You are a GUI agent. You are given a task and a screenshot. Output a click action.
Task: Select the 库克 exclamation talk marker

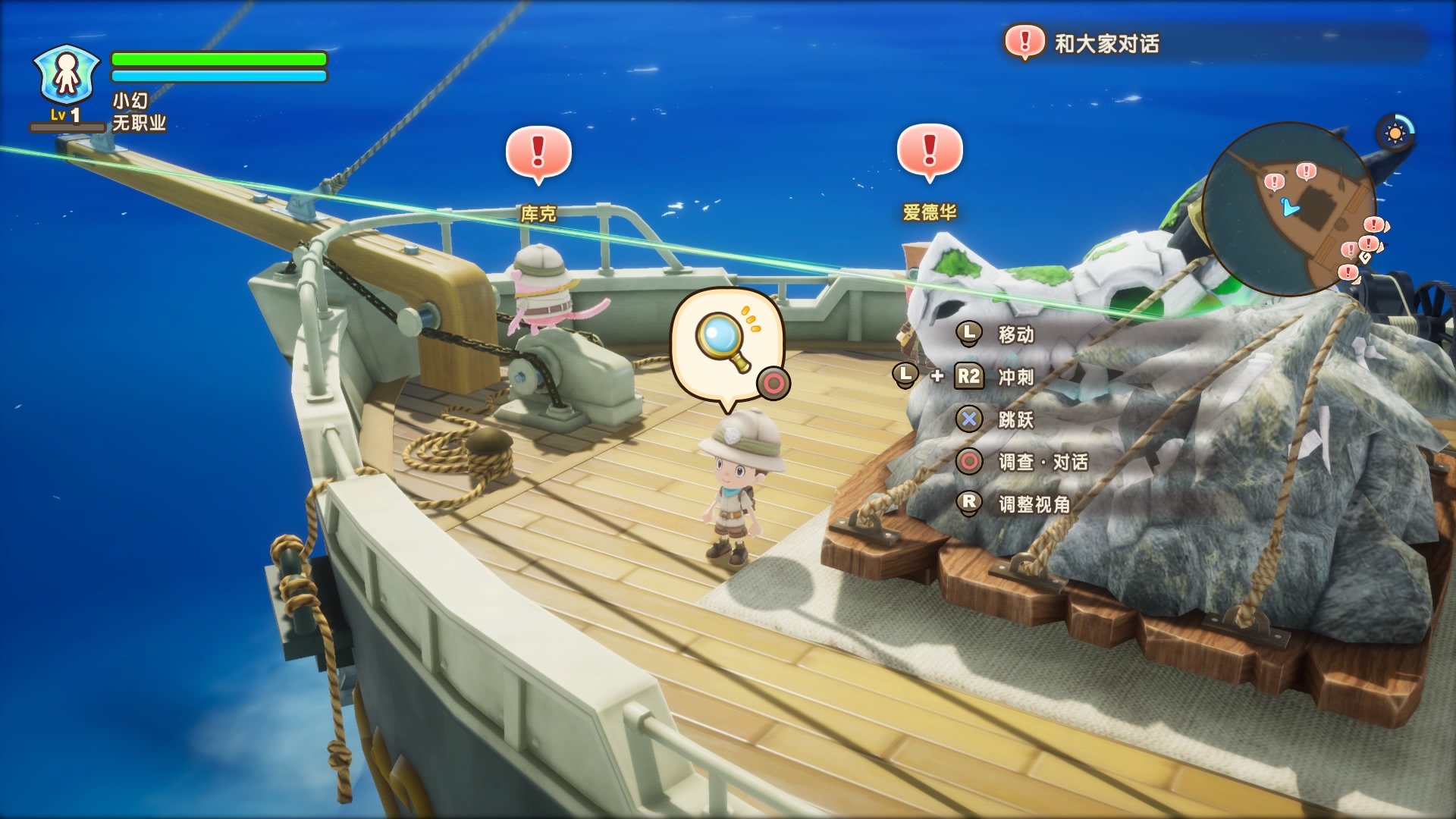coord(538,153)
